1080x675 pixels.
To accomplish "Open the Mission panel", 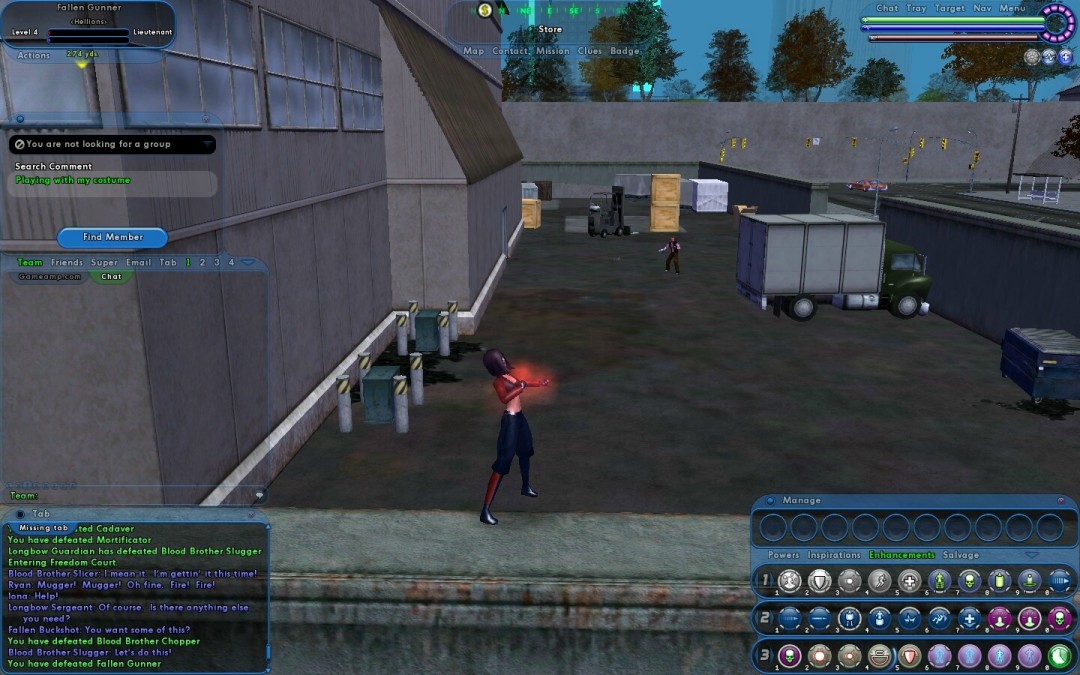I will tap(552, 51).
